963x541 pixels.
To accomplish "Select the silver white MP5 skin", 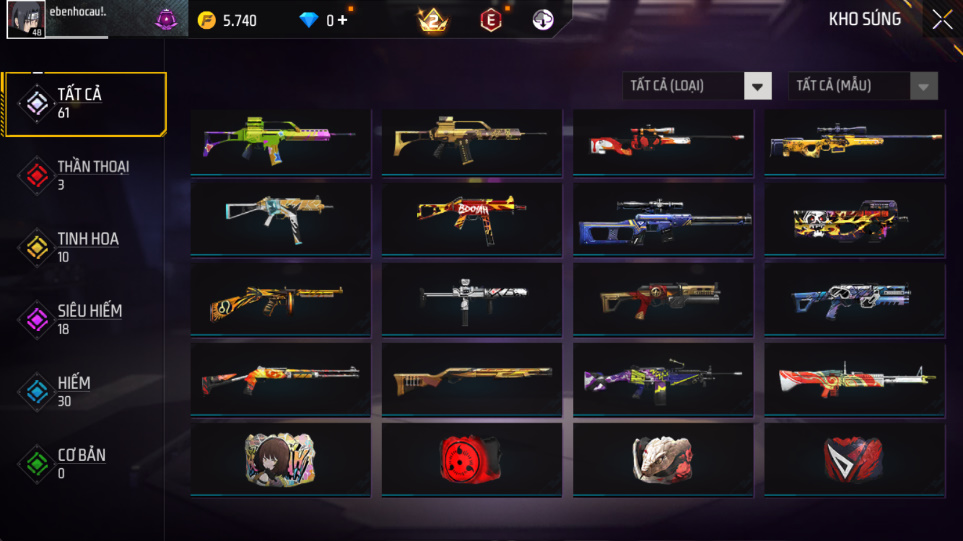I will (471, 297).
